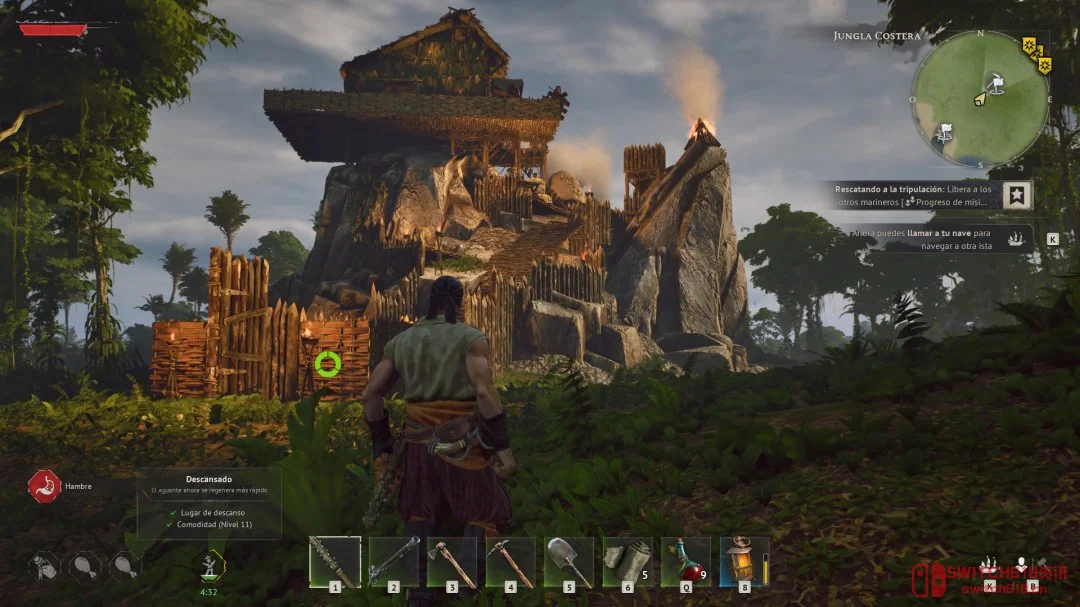The width and height of the screenshot is (1080, 607).
Task: Equip the flintlock musket from the hotbar
Action: [393, 562]
